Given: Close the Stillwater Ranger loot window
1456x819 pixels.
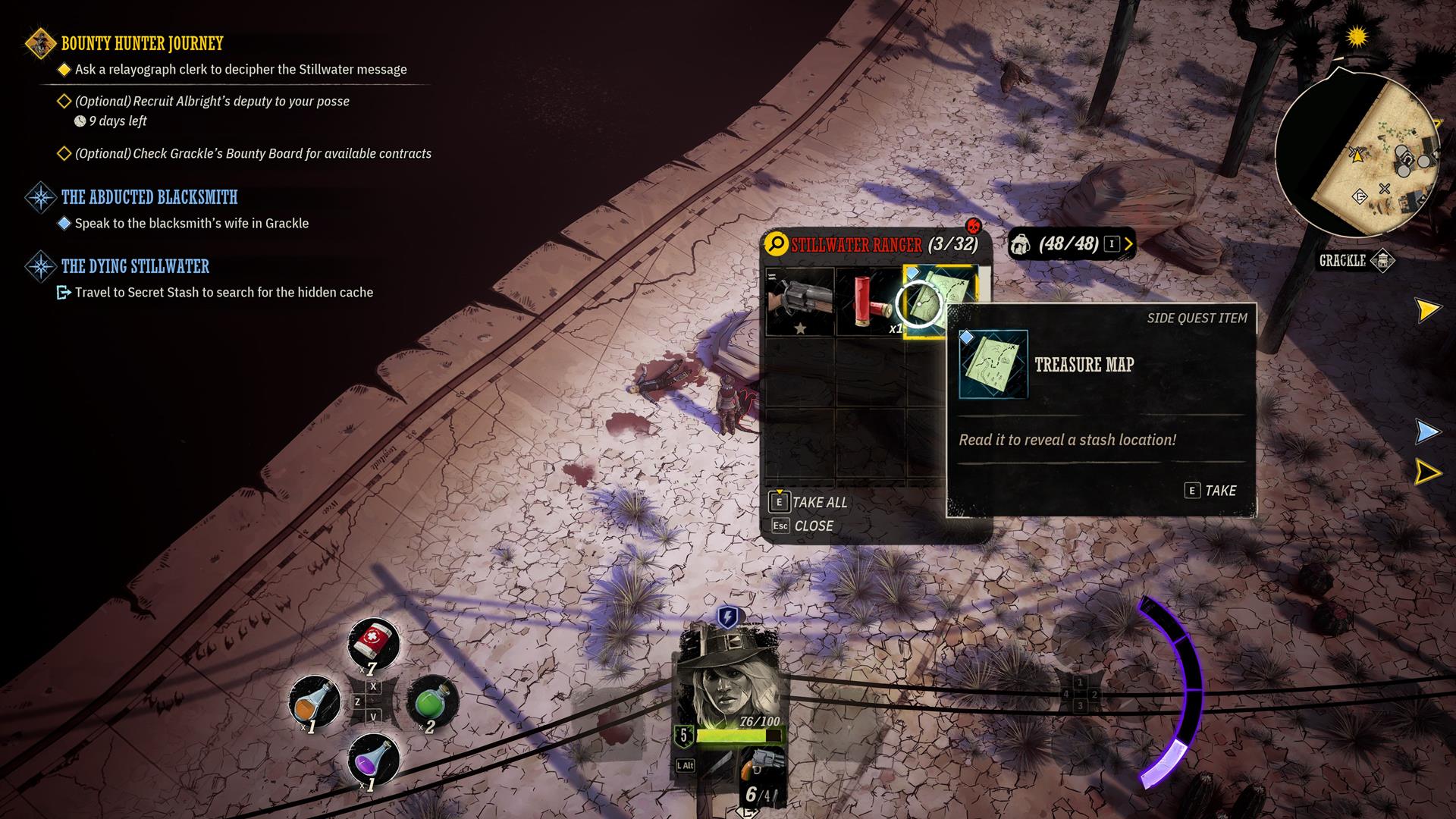Looking at the screenshot, I should [802, 526].
